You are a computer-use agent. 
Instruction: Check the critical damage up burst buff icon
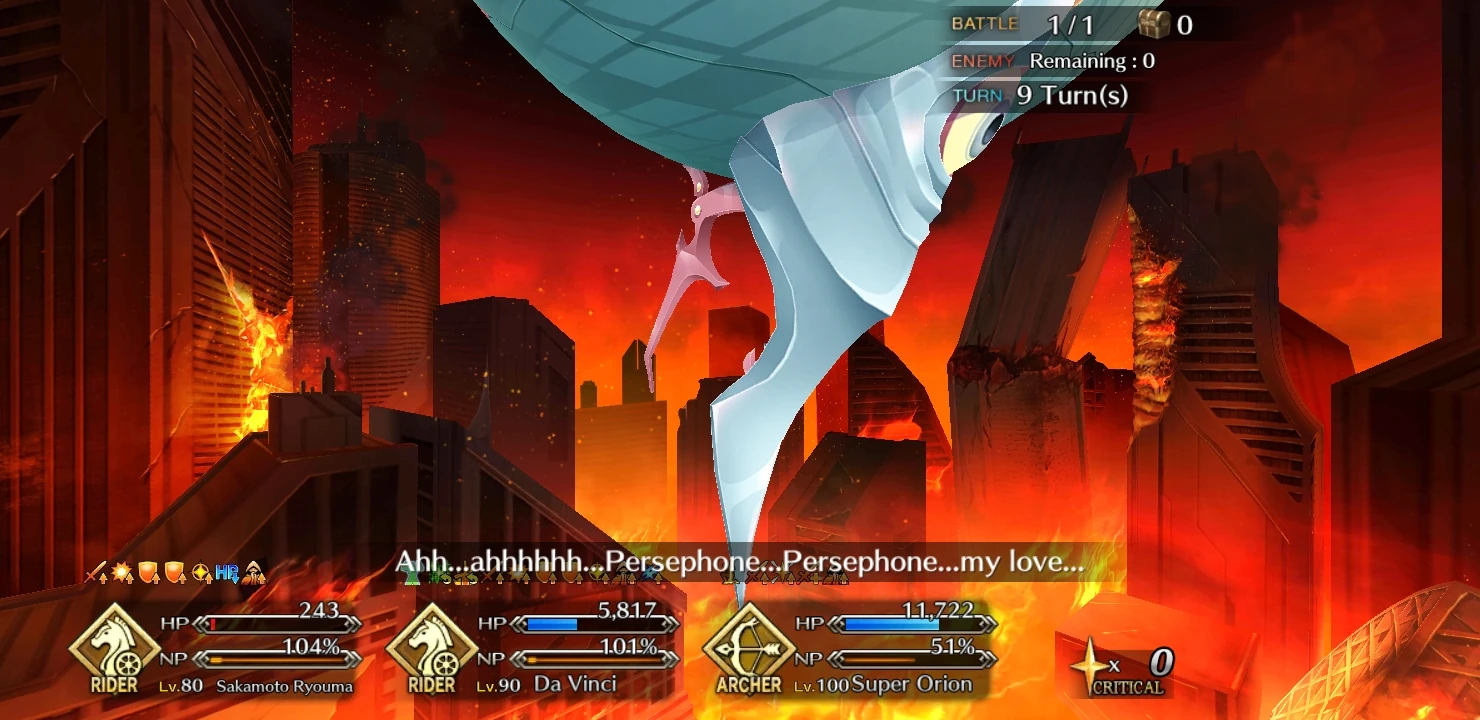click(123, 572)
